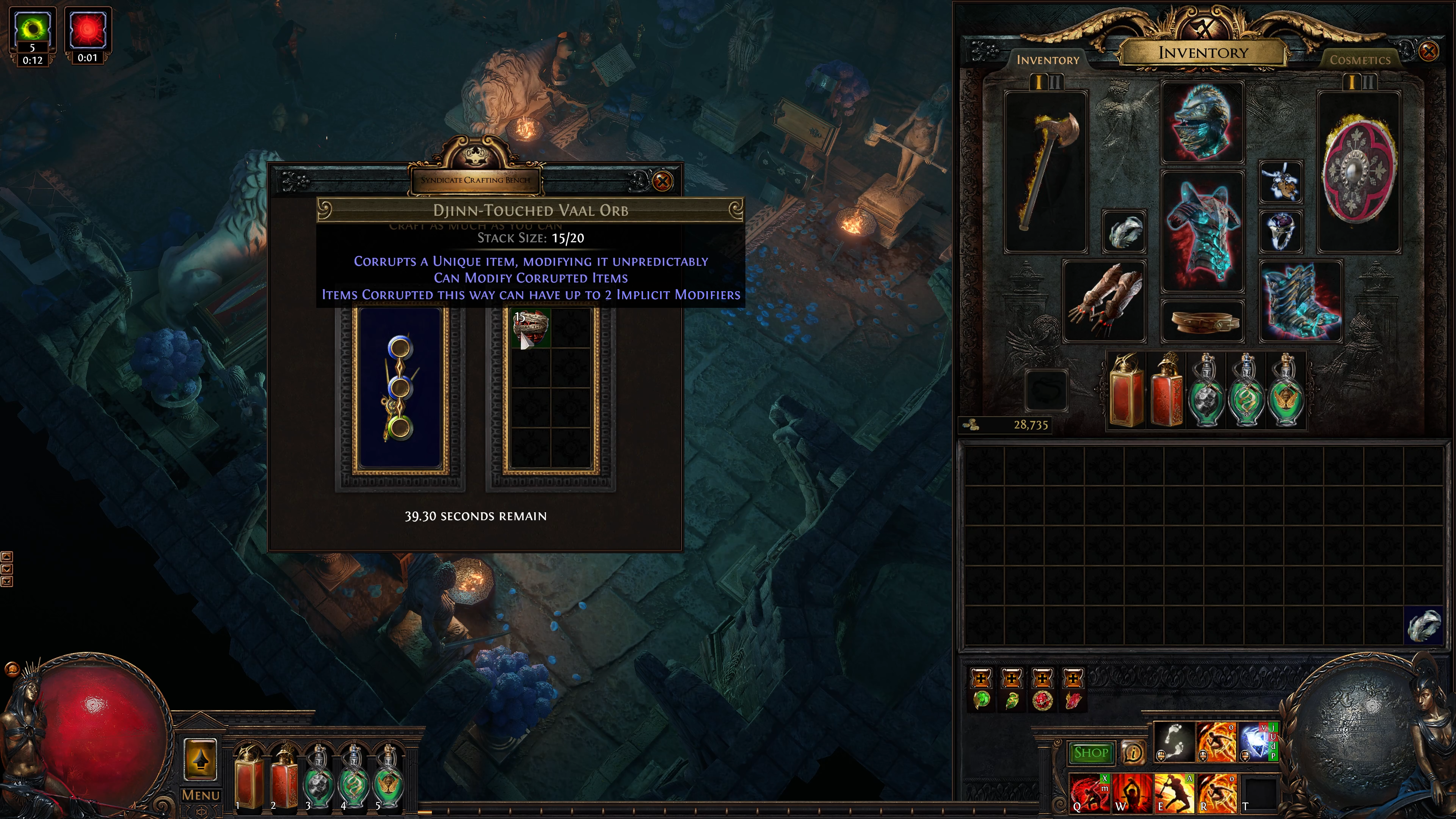This screenshot has width=1456, height=819.
Task: Open the Shop
Action: pyautogui.click(x=1091, y=753)
